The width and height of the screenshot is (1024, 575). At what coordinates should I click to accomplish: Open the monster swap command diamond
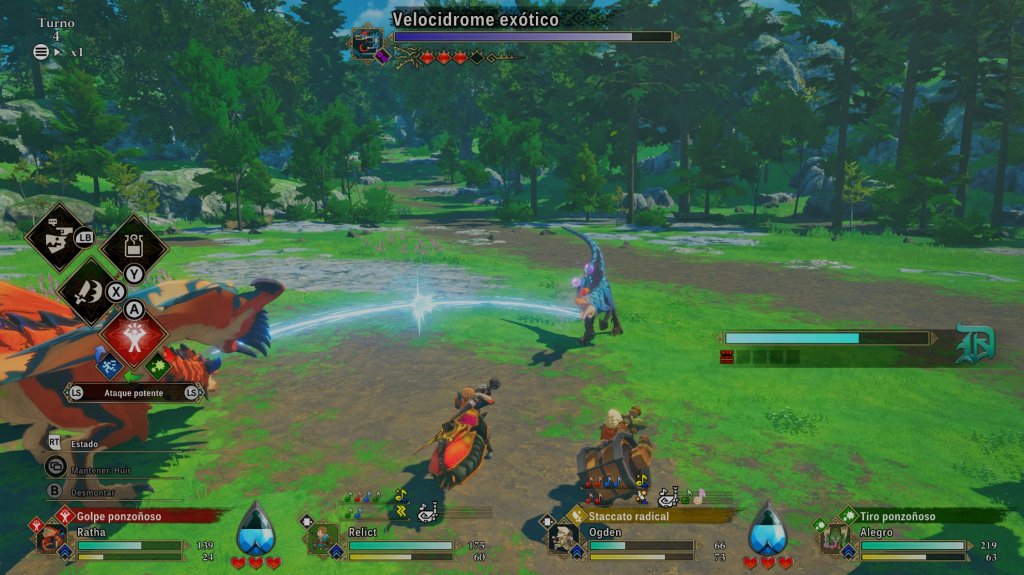[56, 236]
